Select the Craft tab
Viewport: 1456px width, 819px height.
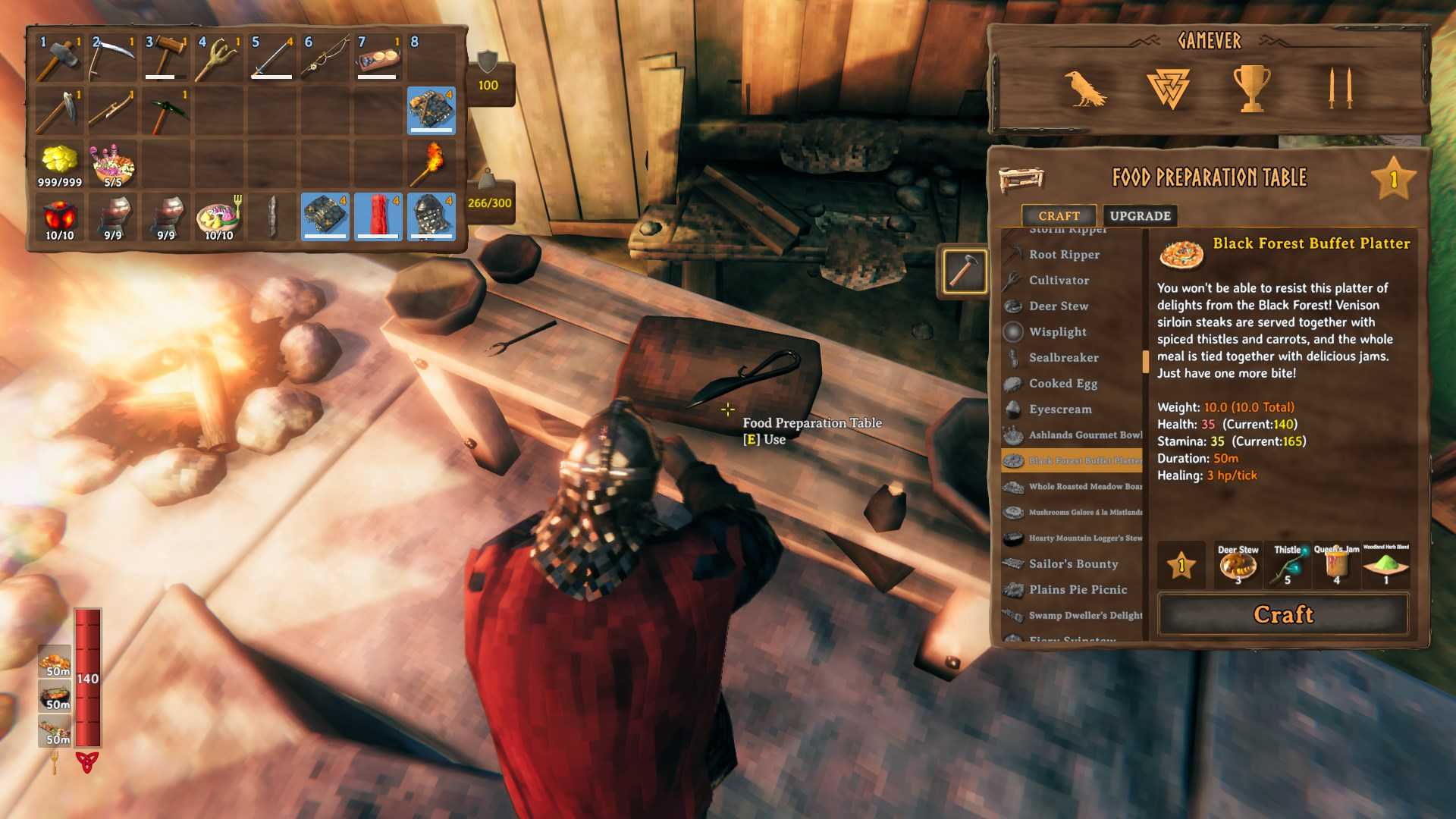[1059, 215]
